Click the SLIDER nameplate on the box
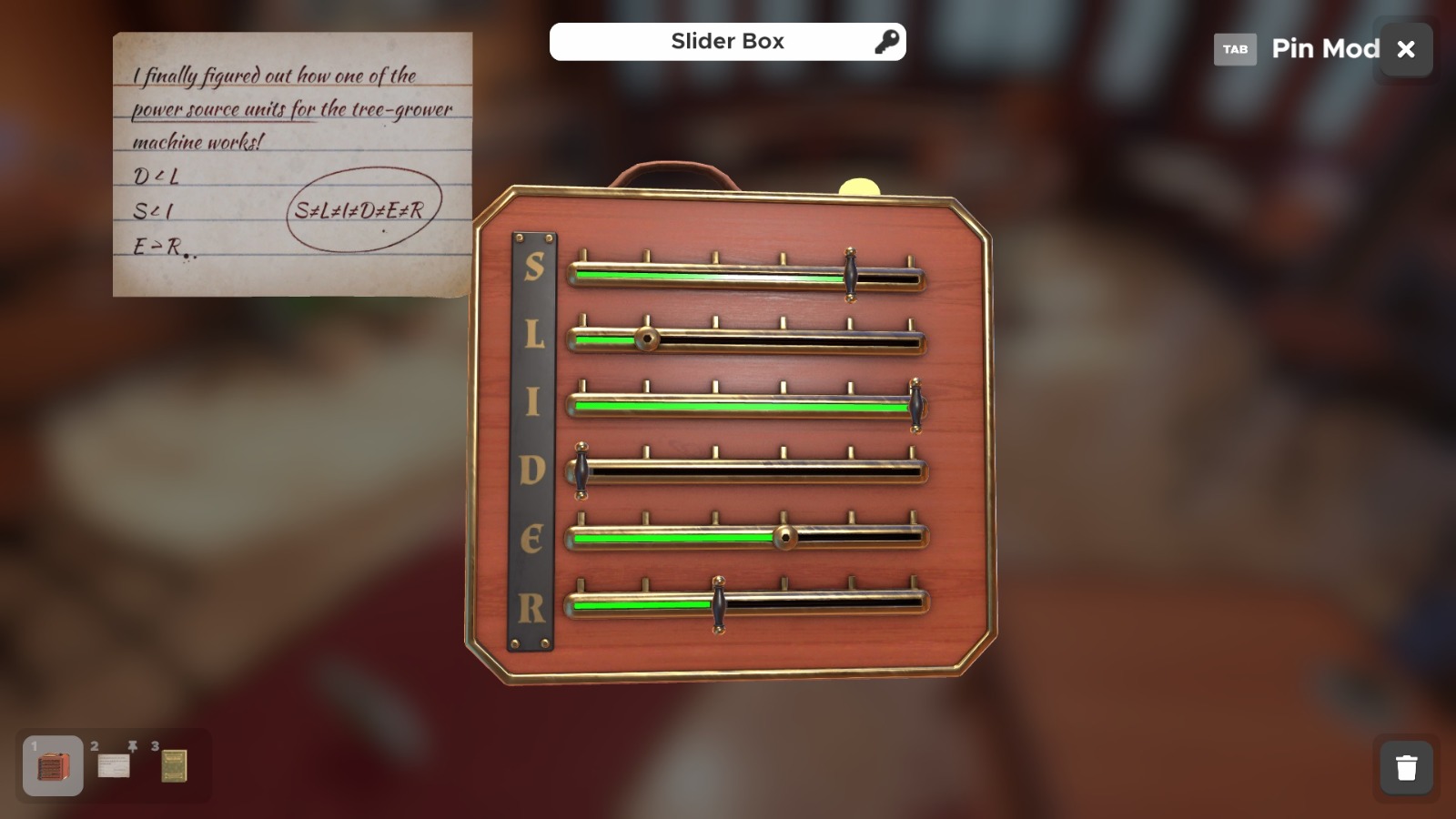 pyautogui.click(x=532, y=437)
